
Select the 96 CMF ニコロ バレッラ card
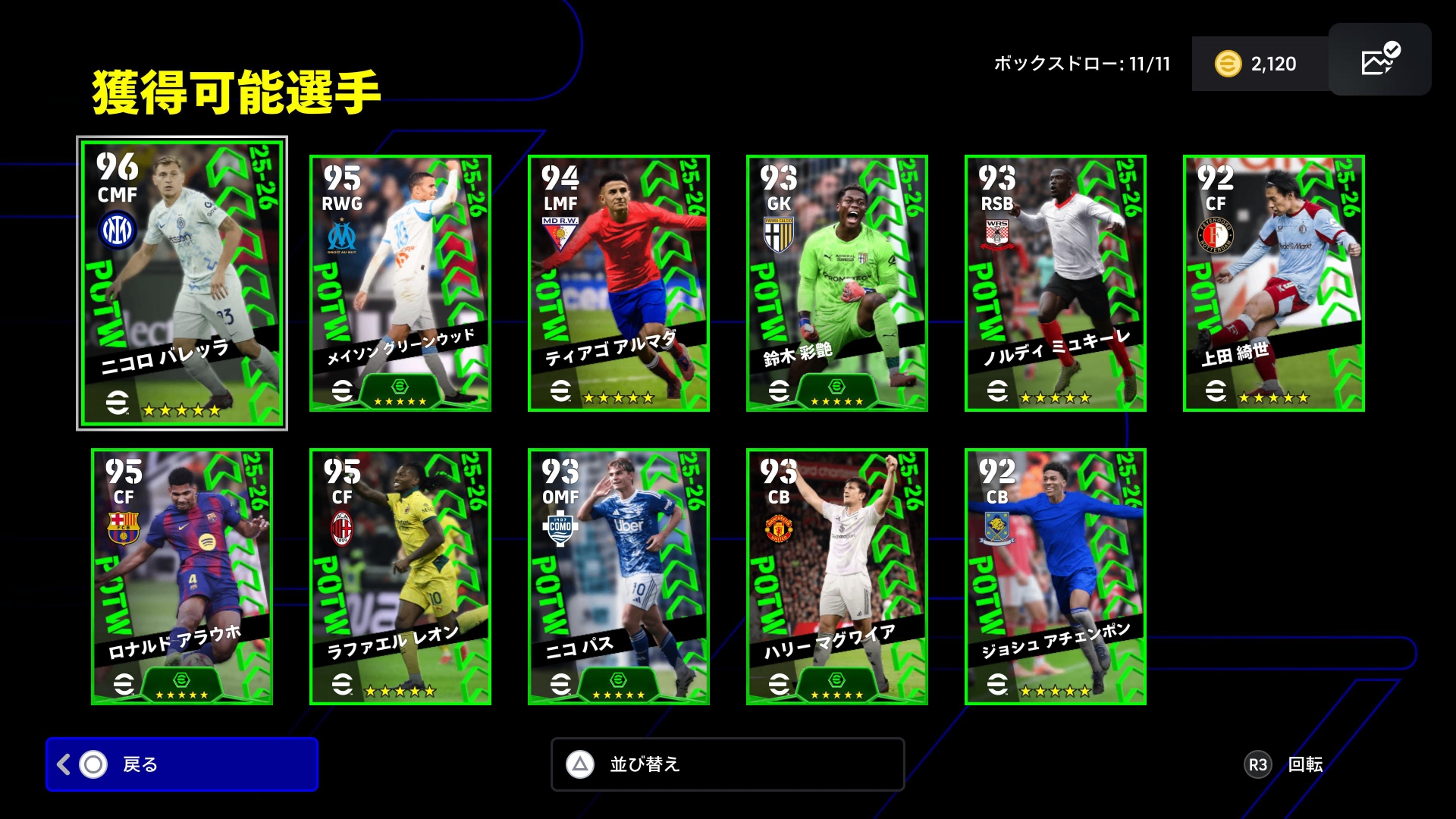(182, 283)
